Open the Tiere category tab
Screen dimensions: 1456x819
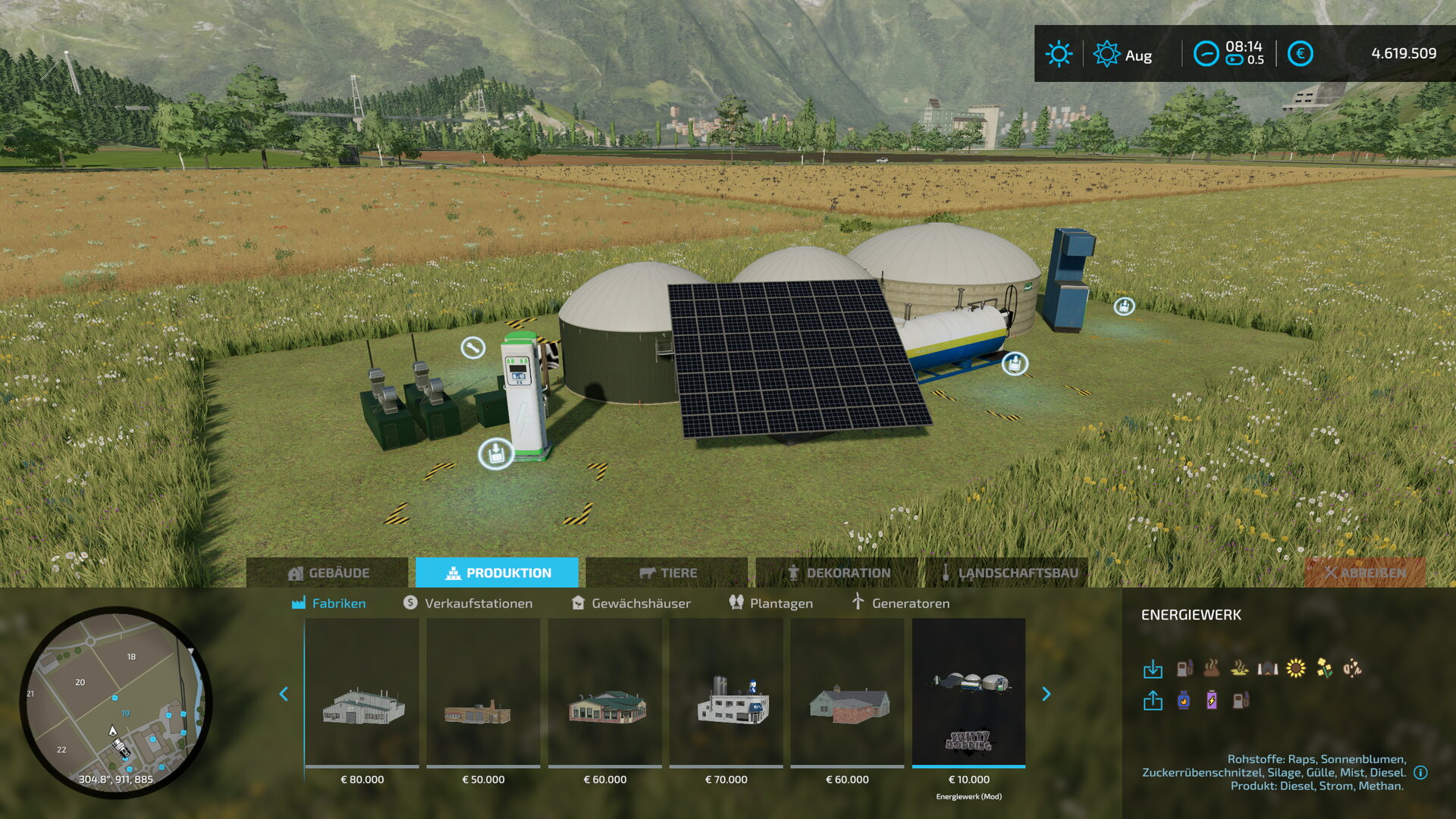(667, 573)
